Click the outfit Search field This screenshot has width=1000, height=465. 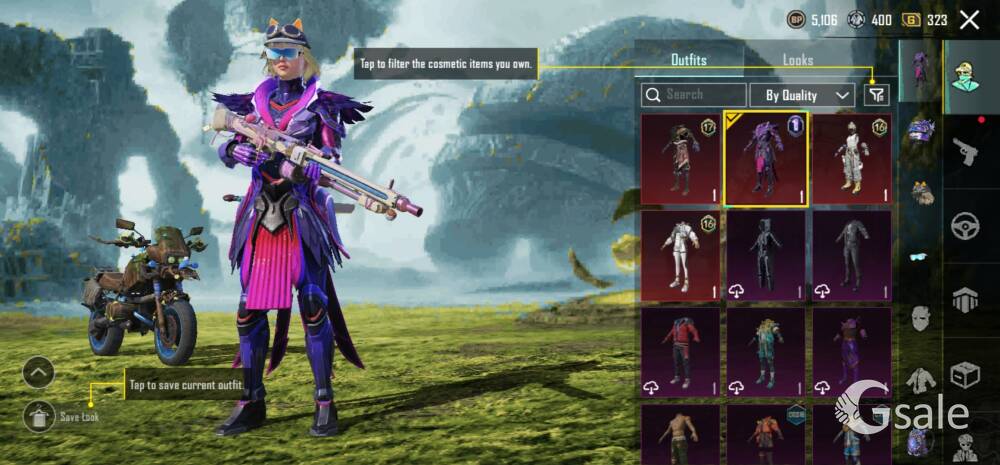[693, 95]
